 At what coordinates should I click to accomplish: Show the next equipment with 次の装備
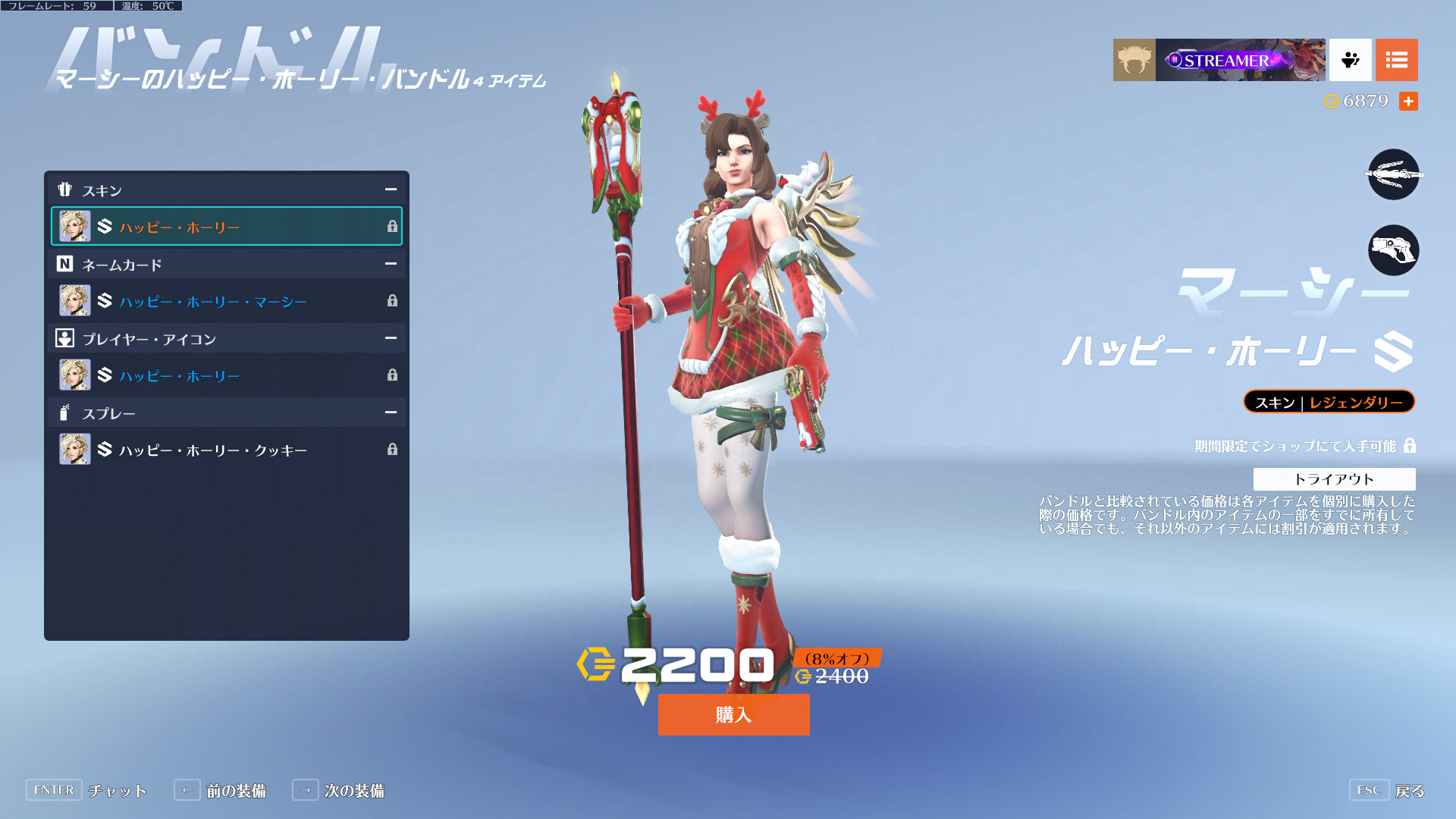(x=338, y=790)
